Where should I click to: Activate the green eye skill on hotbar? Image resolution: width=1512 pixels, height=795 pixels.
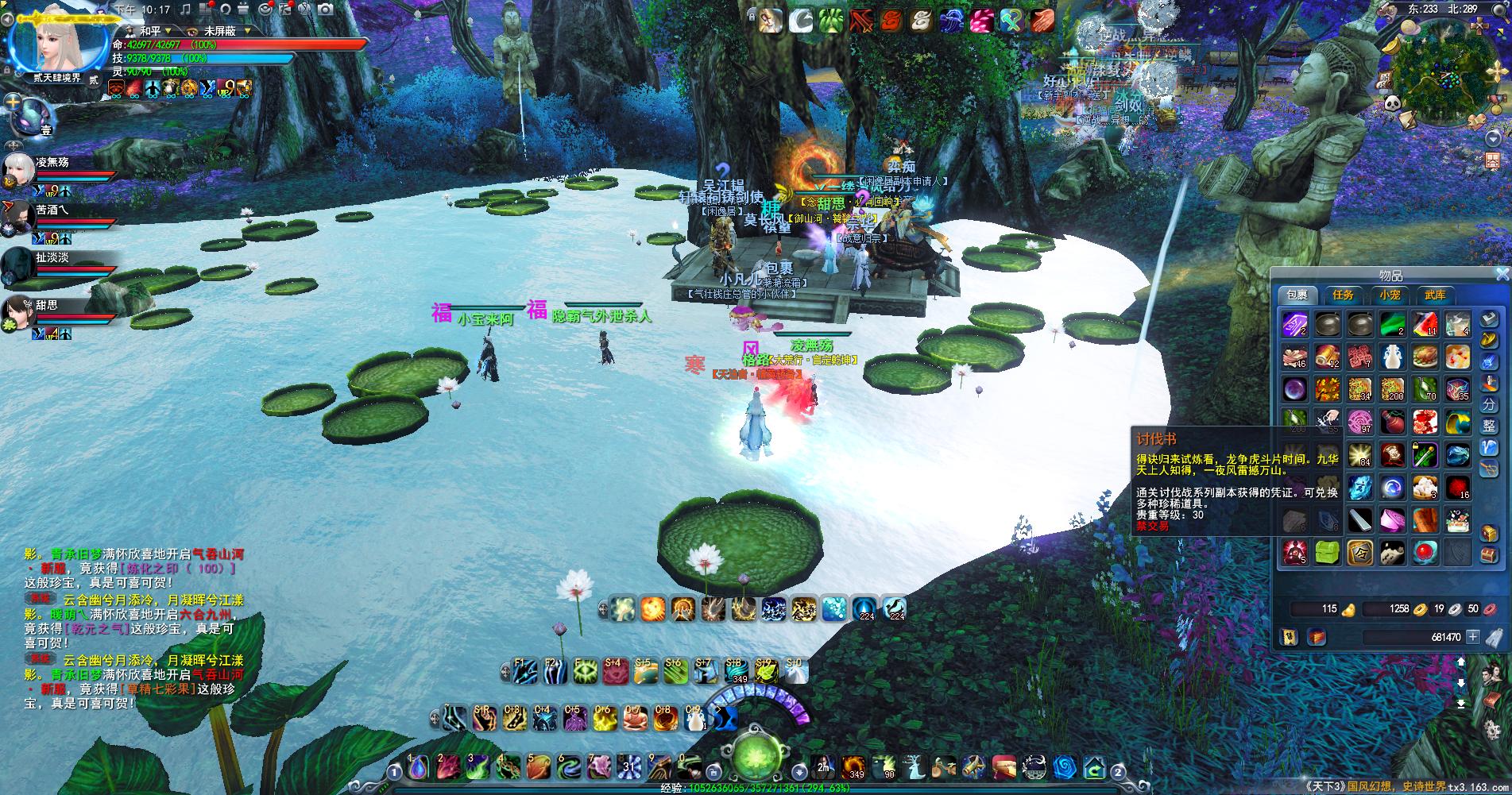(x=586, y=673)
